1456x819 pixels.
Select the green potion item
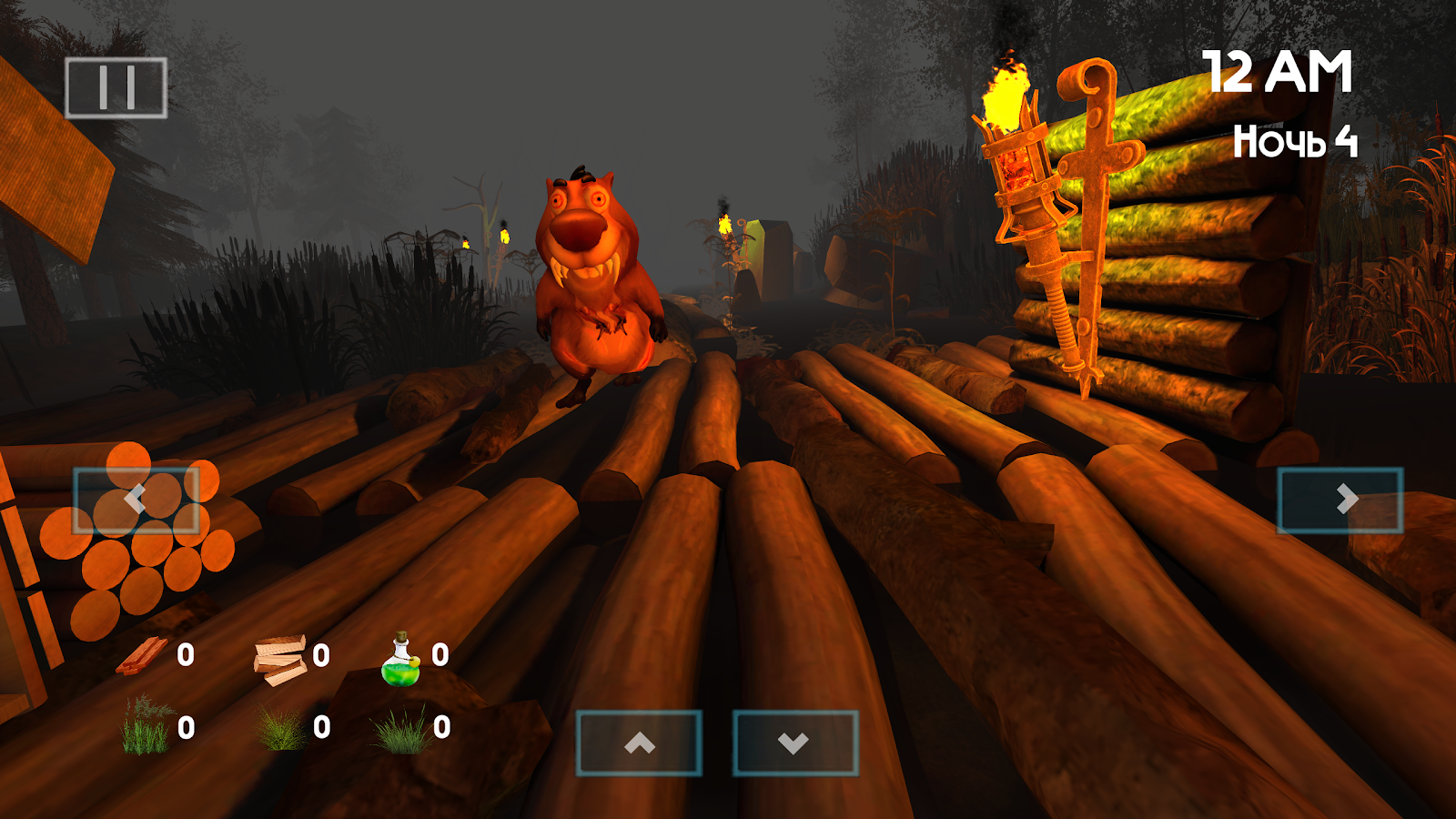(x=401, y=661)
